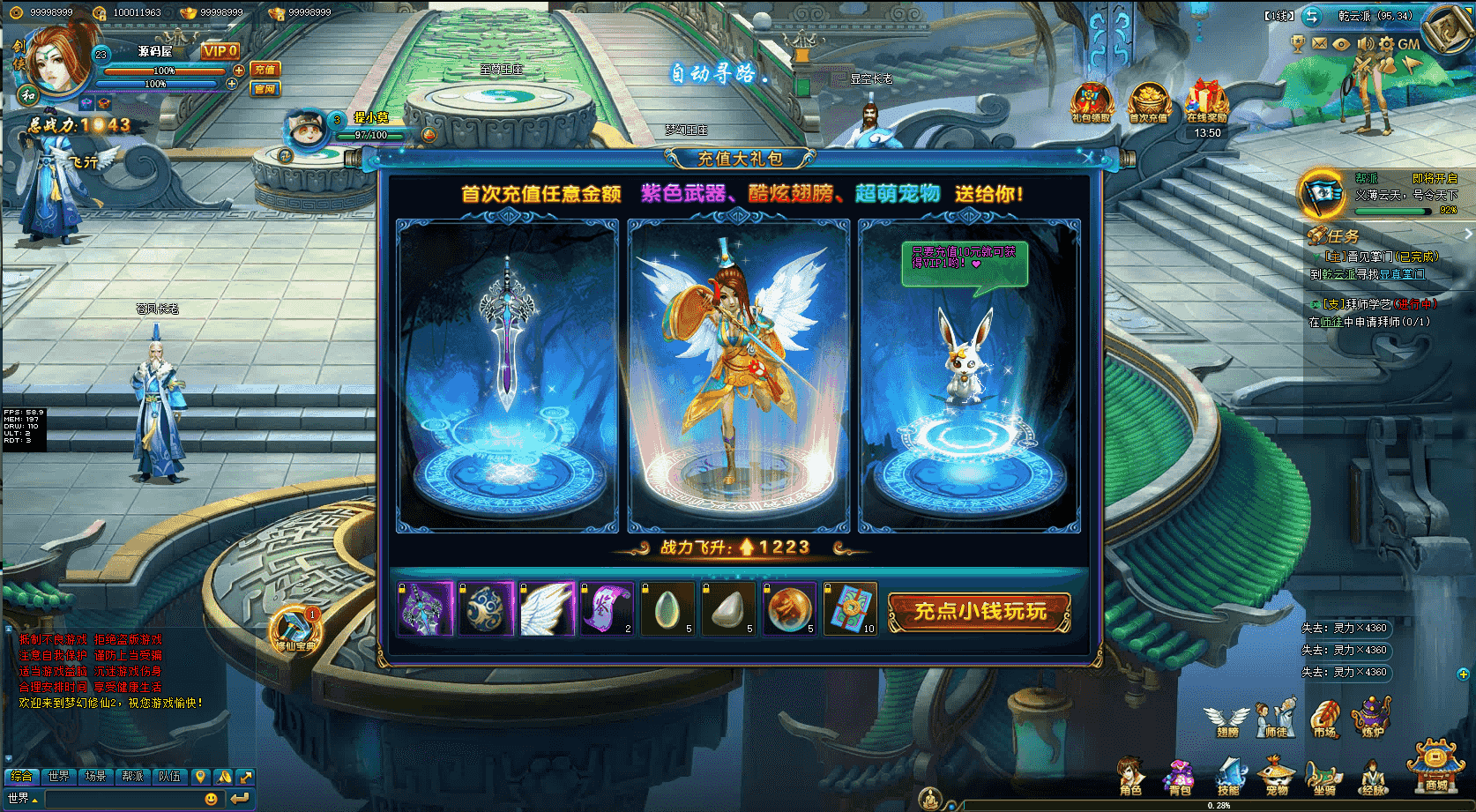Viewport: 1476px width, 812px height.
Task: Toggle the eye visibility icon near minimap
Action: [1340, 44]
